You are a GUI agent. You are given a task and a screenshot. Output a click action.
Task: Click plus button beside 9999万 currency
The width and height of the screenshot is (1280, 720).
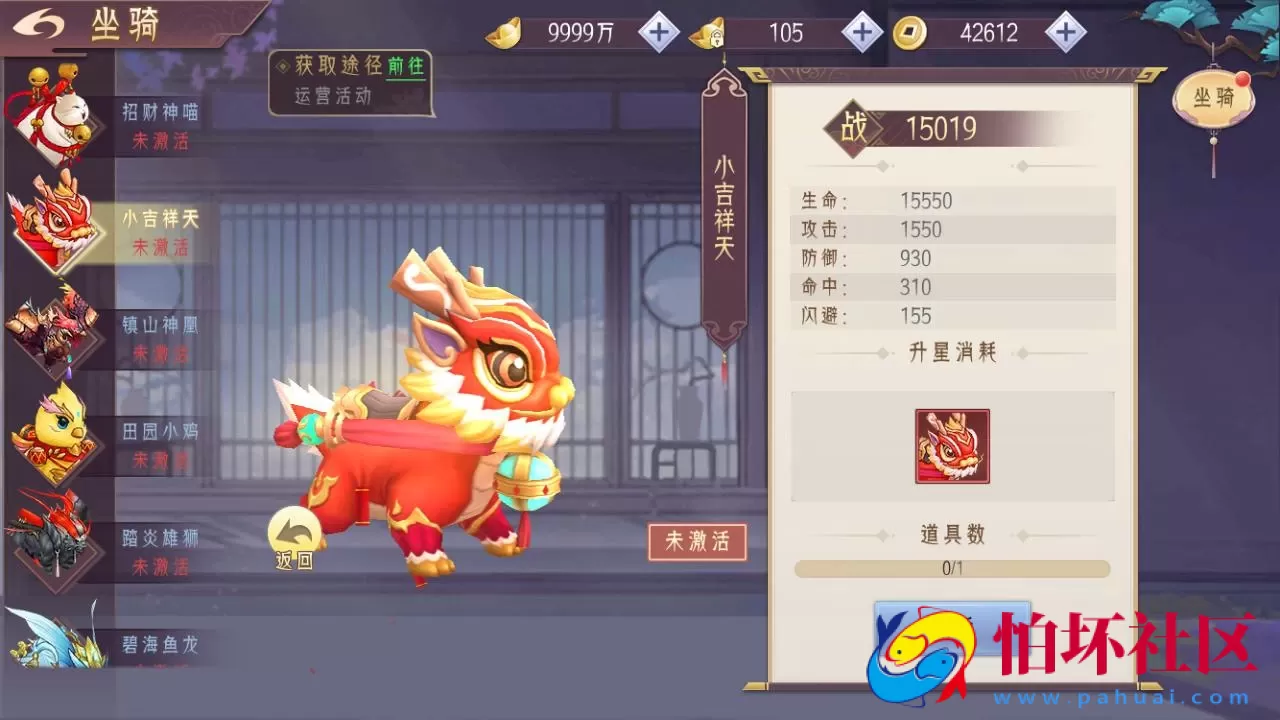tap(657, 31)
